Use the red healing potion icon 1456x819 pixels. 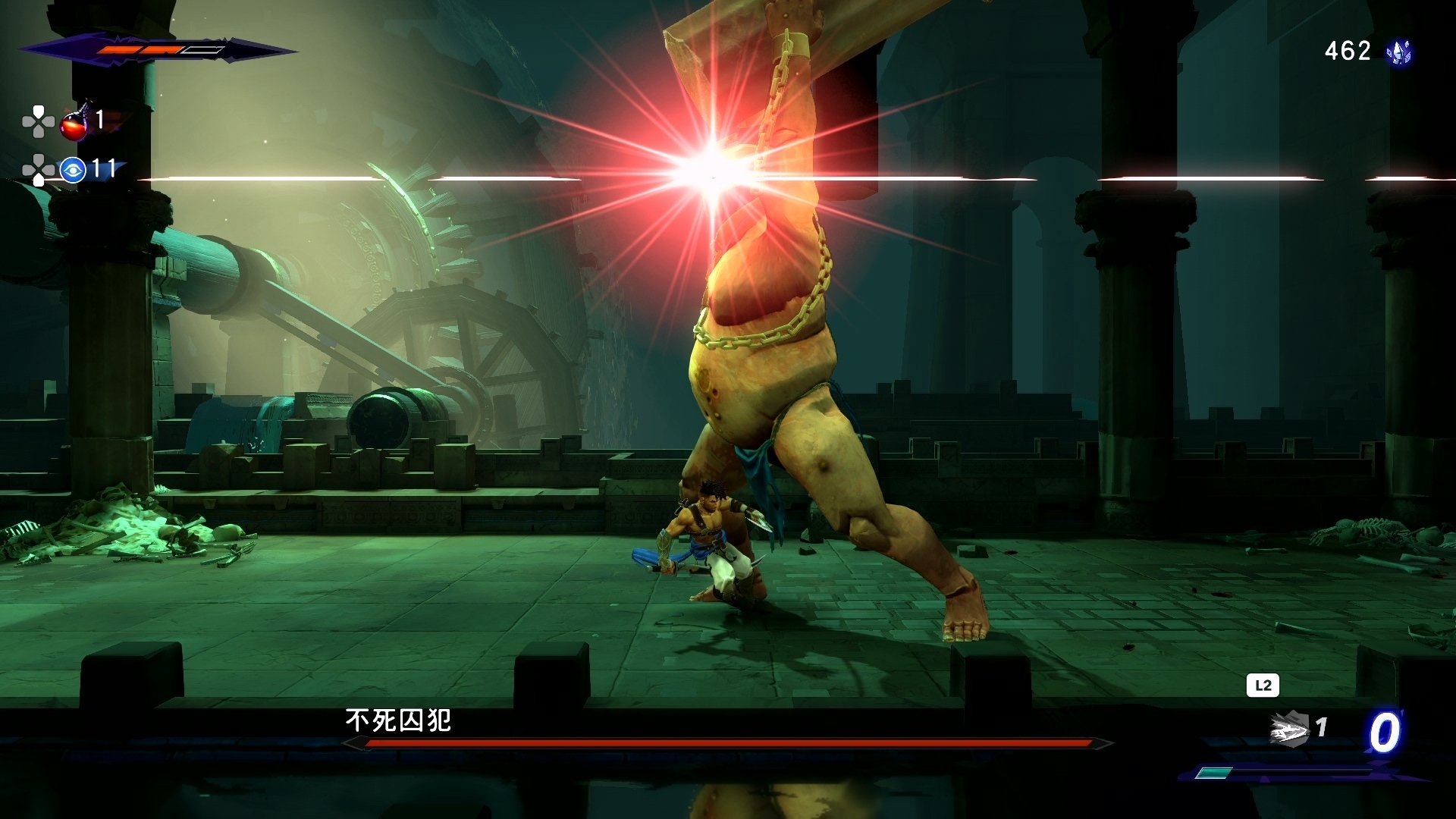pos(74,124)
